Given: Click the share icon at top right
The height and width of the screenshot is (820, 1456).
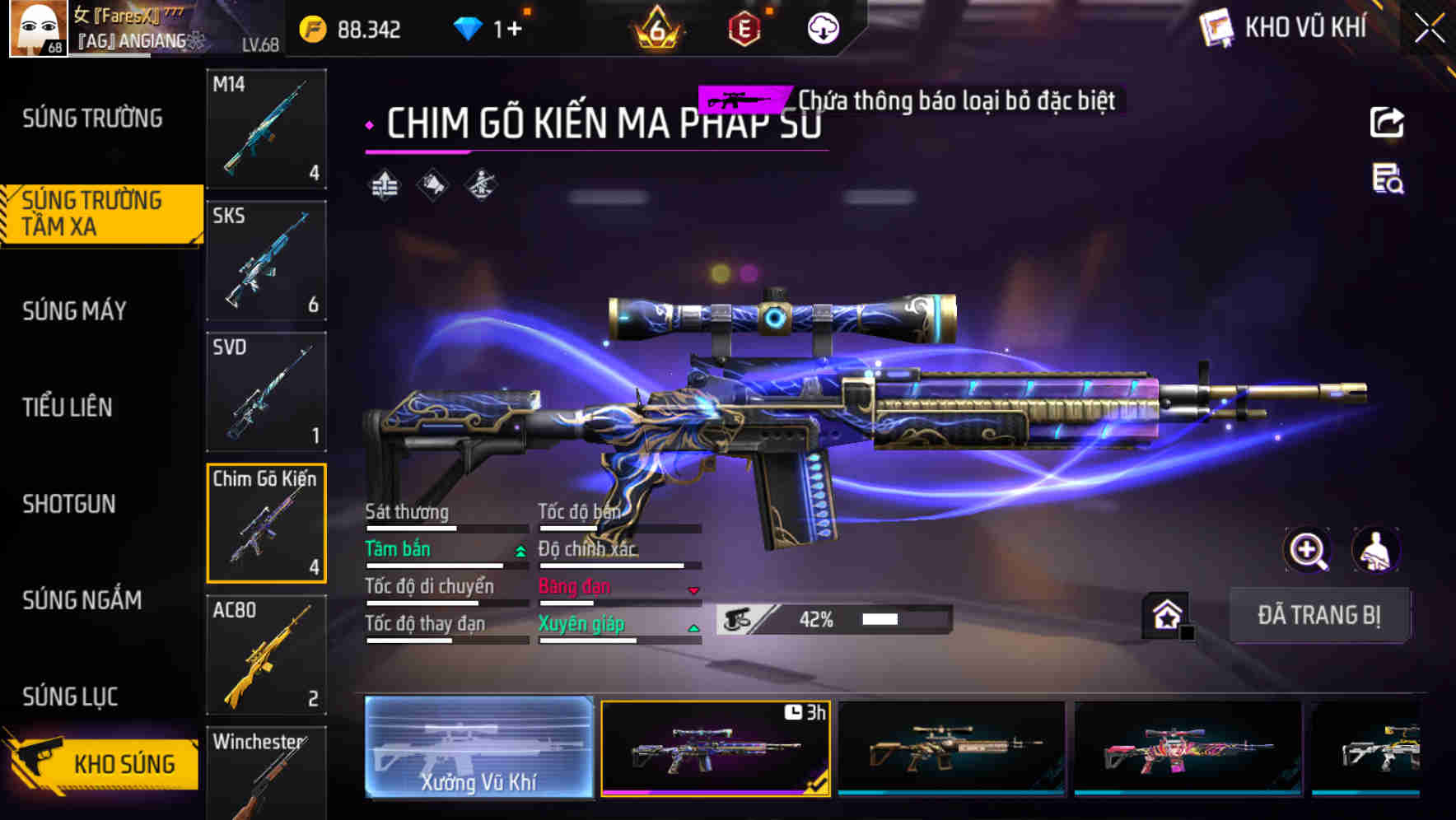Looking at the screenshot, I should click(x=1386, y=121).
